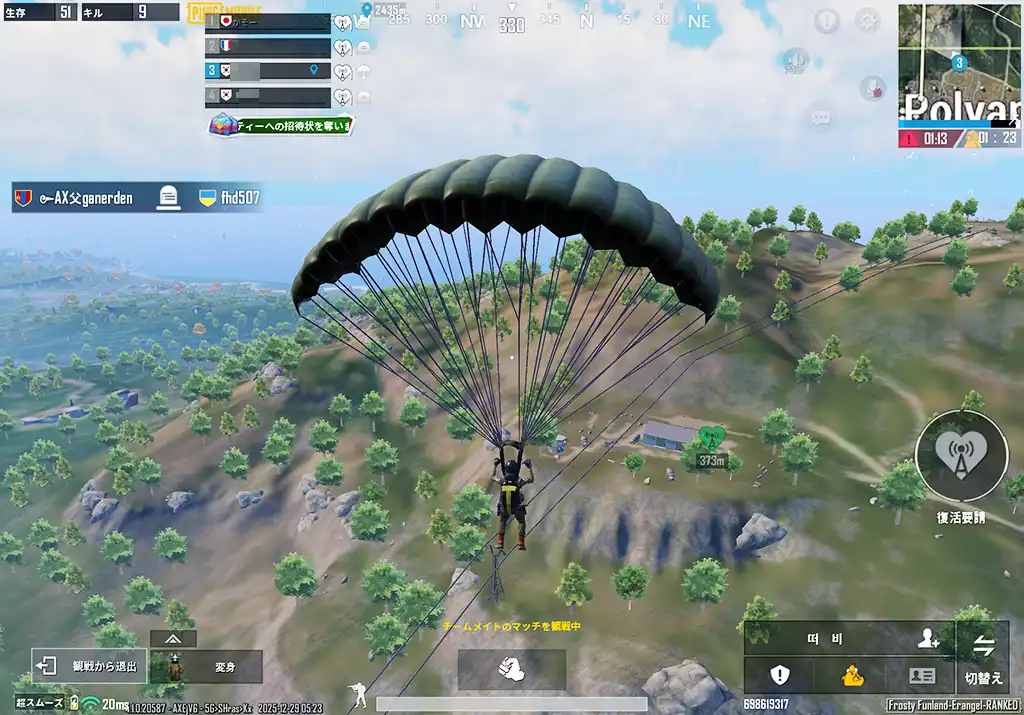Select the fhd507 player name tag
The image size is (1024, 715).
click(229, 198)
